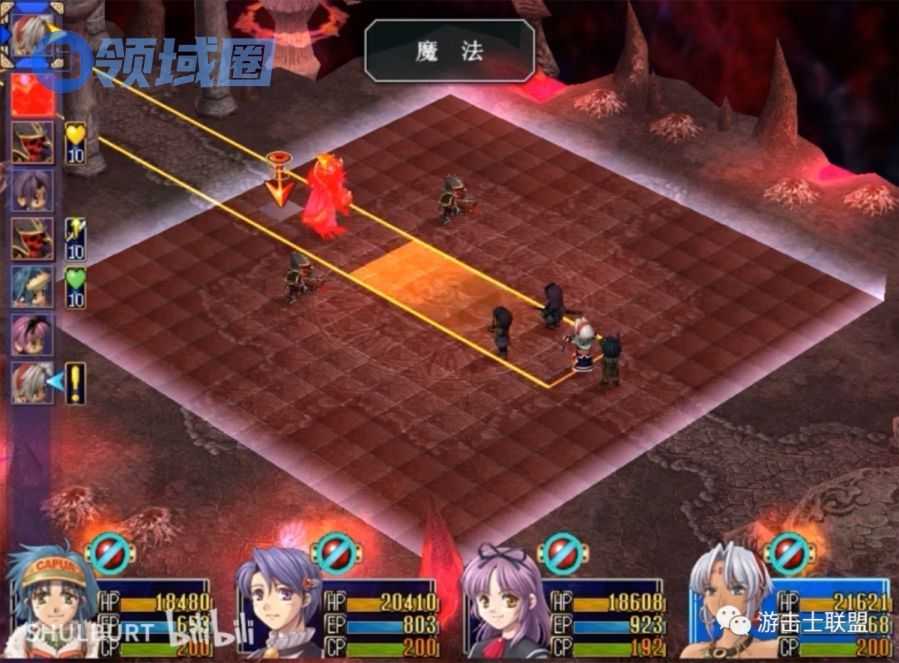Click the masked enemy portrait beside lightning bonus
The height and width of the screenshot is (663, 899).
coord(32,237)
